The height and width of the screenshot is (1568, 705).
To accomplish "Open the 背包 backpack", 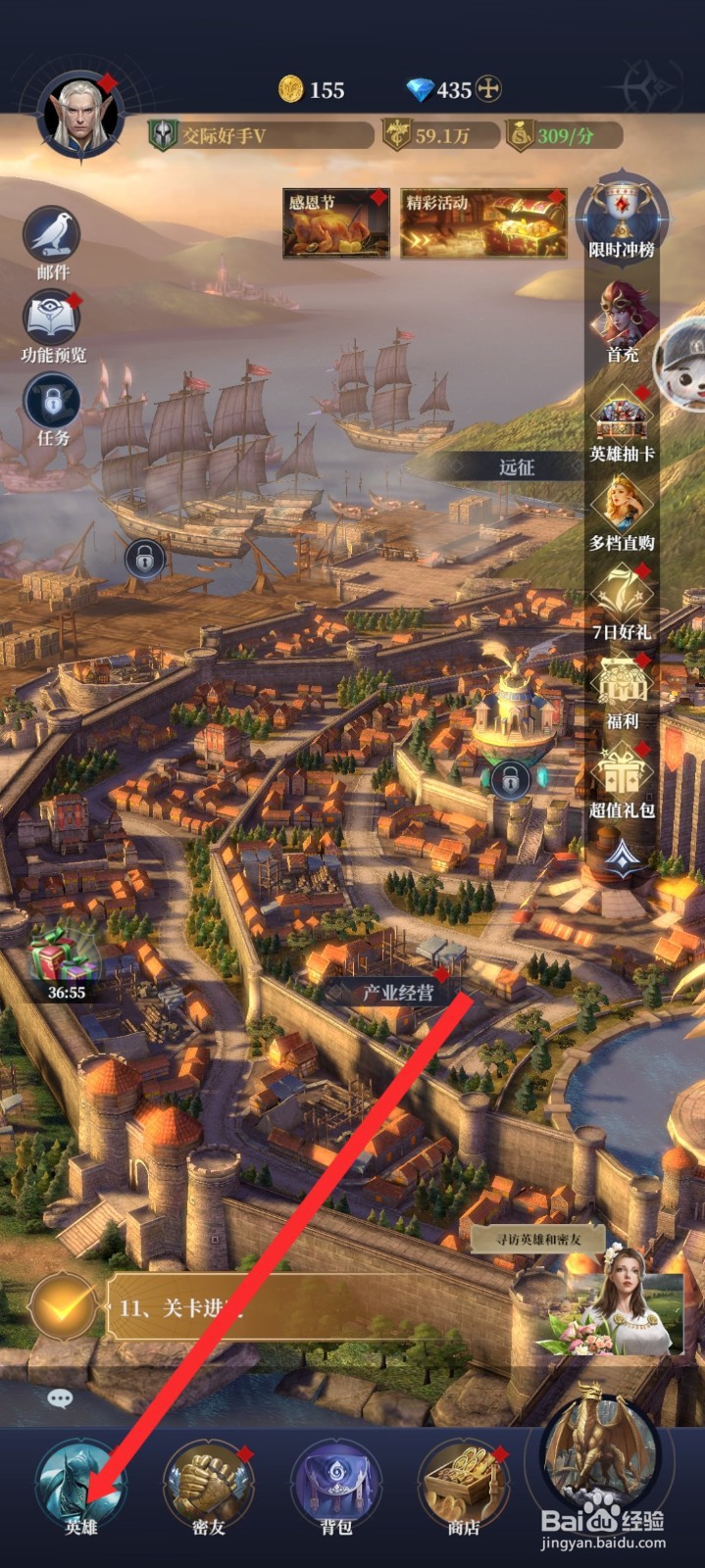I will coord(335,1487).
